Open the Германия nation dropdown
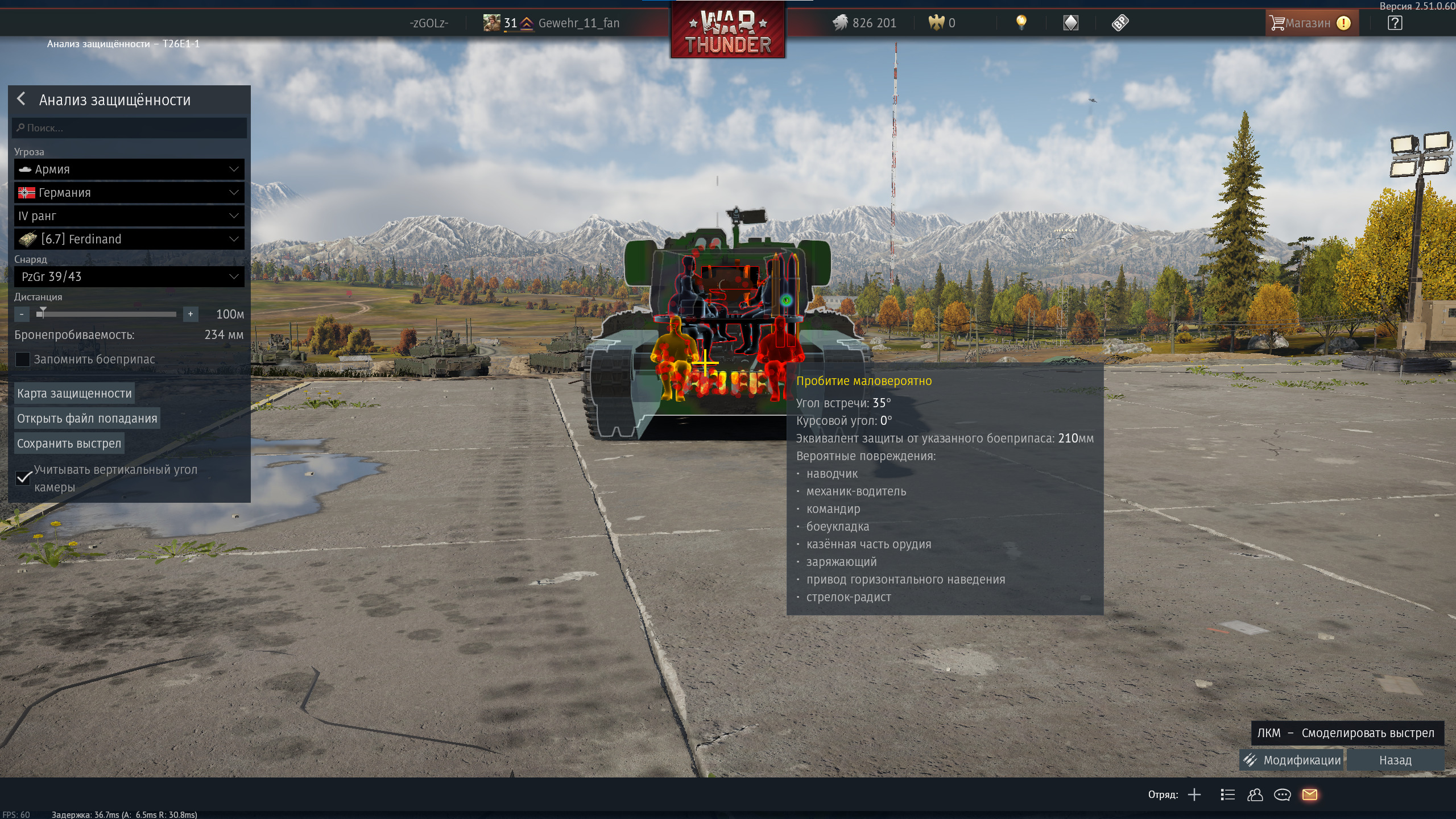Viewport: 1456px width, 819px height. [x=129, y=193]
